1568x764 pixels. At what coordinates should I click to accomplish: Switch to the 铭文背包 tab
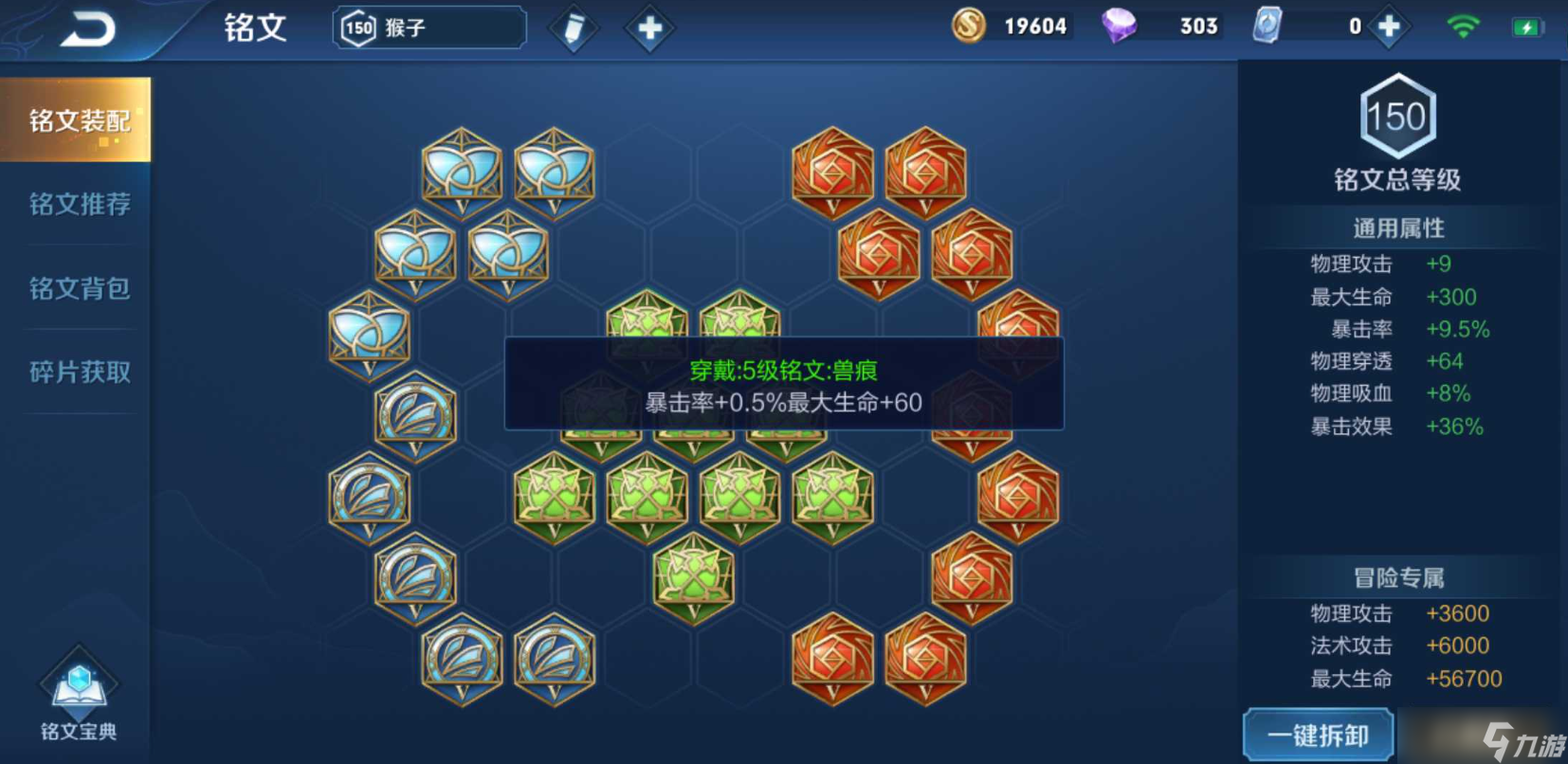pyautogui.click(x=76, y=289)
